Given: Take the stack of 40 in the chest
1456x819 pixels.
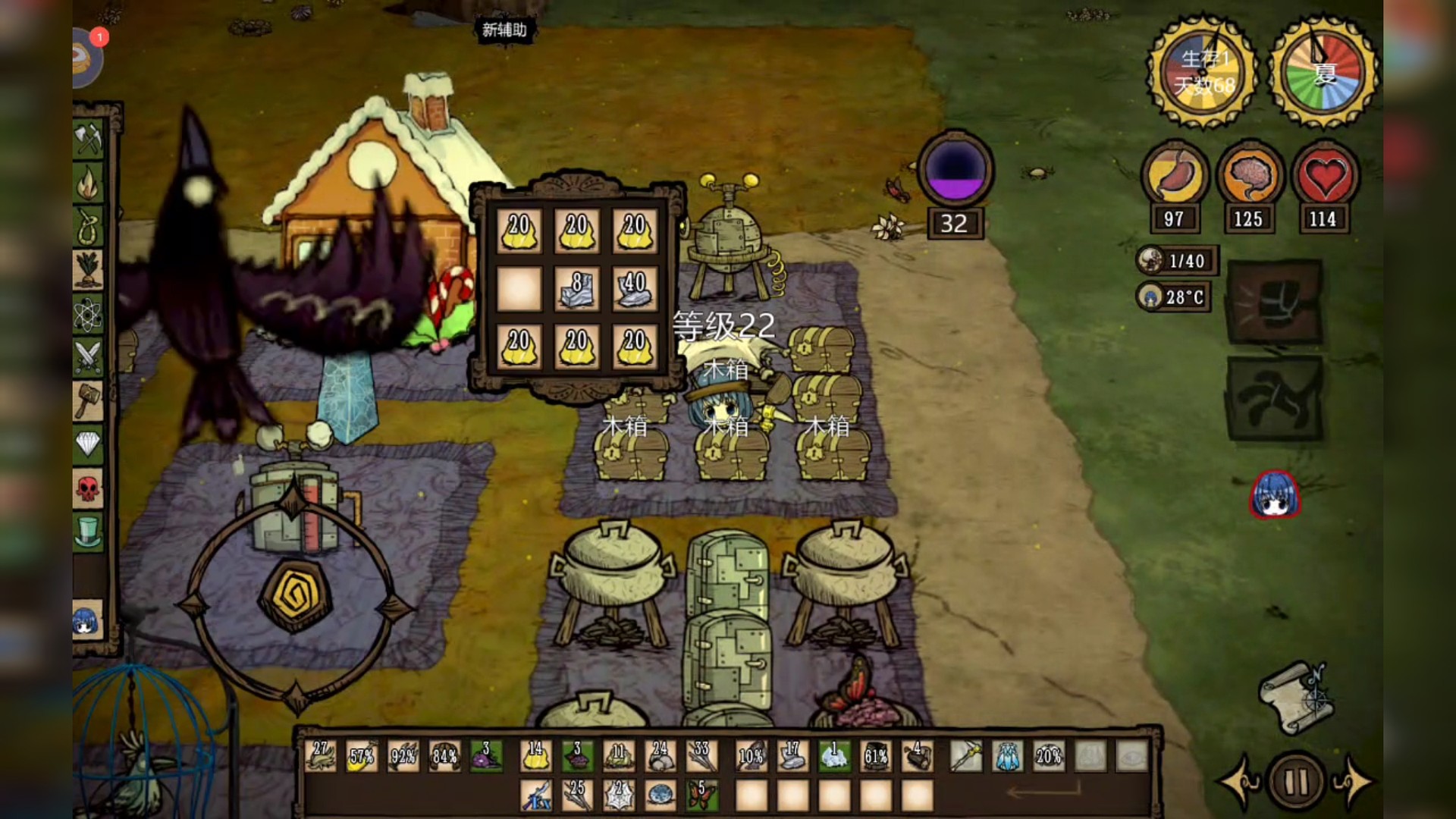Looking at the screenshot, I should coord(634,289).
